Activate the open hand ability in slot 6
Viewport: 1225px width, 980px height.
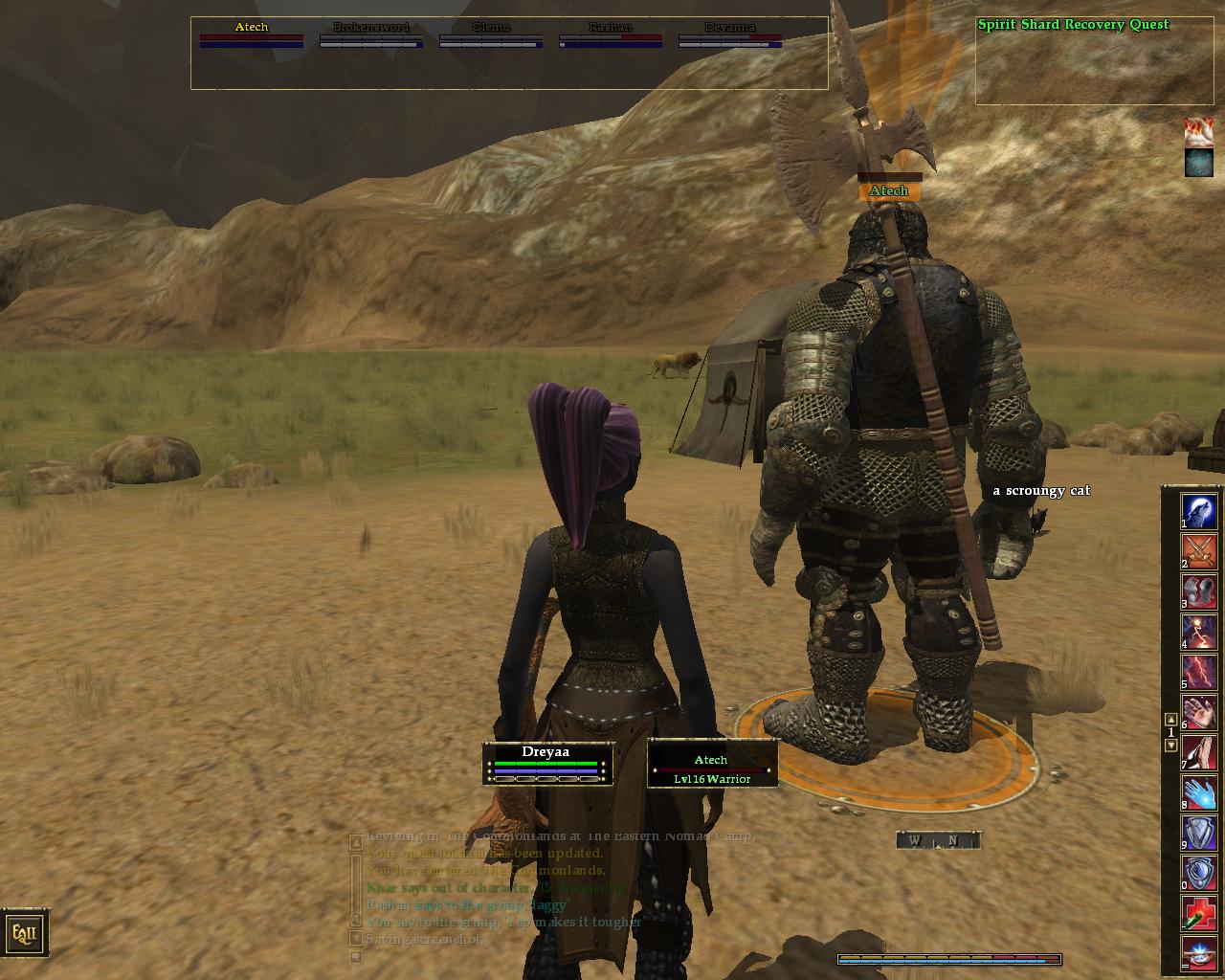[x=1198, y=711]
